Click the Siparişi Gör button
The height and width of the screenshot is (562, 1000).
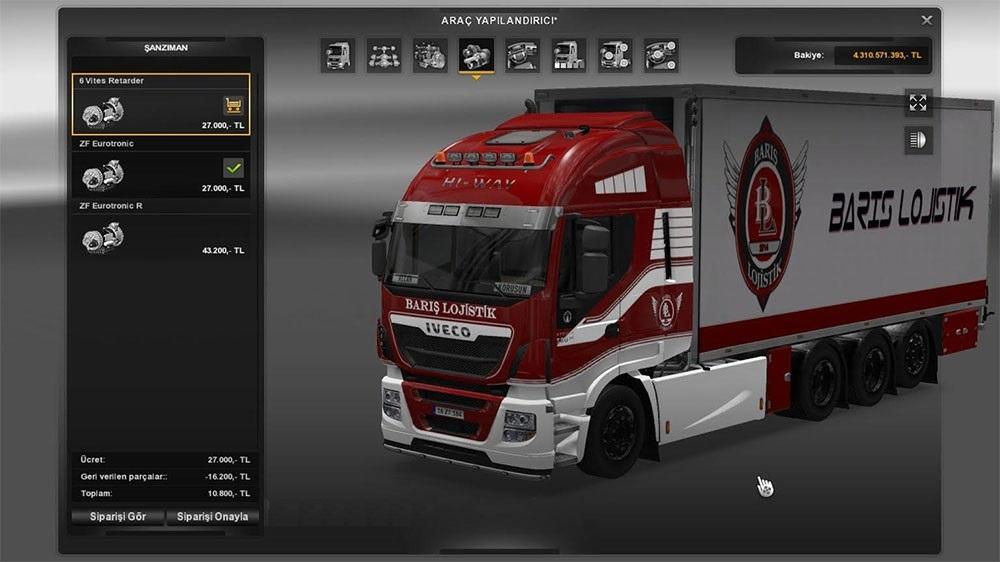pyautogui.click(x=116, y=517)
